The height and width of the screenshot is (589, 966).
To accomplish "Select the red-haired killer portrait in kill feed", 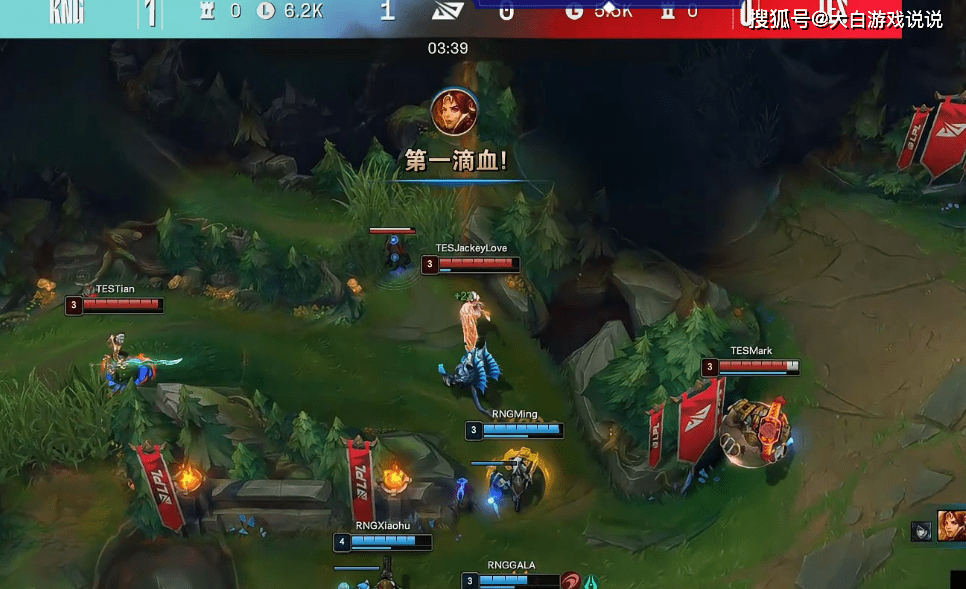I will tap(951, 526).
